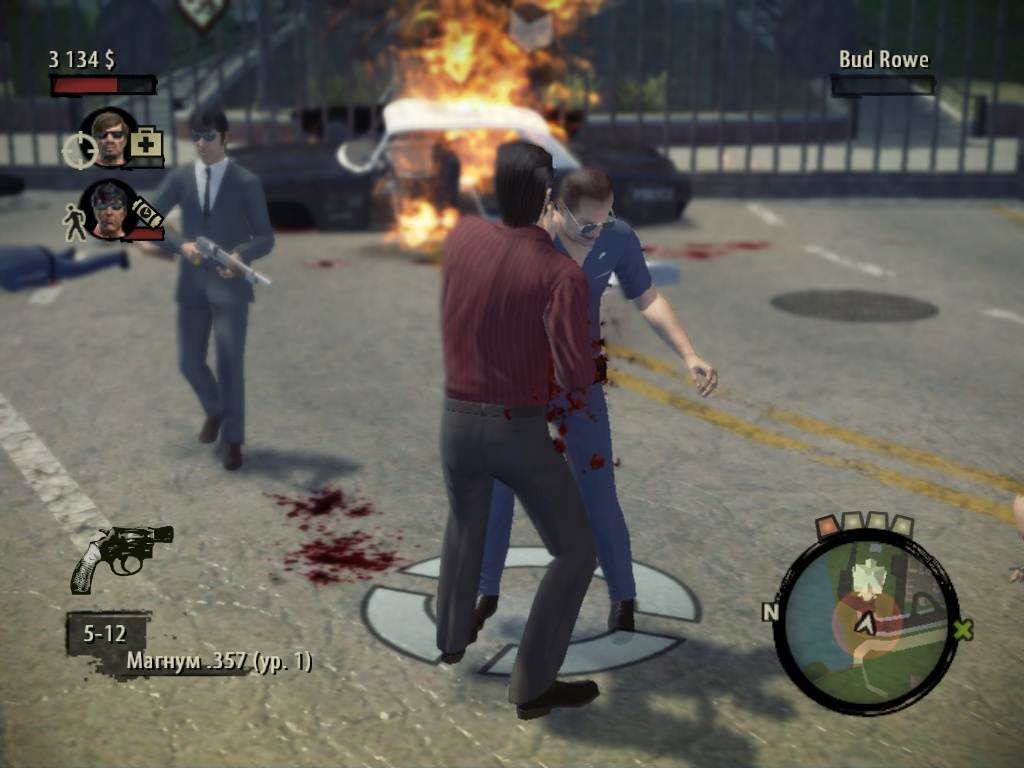Click the medic first-aid kit specialty icon
The image size is (1024, 768).
pos(146,143)
